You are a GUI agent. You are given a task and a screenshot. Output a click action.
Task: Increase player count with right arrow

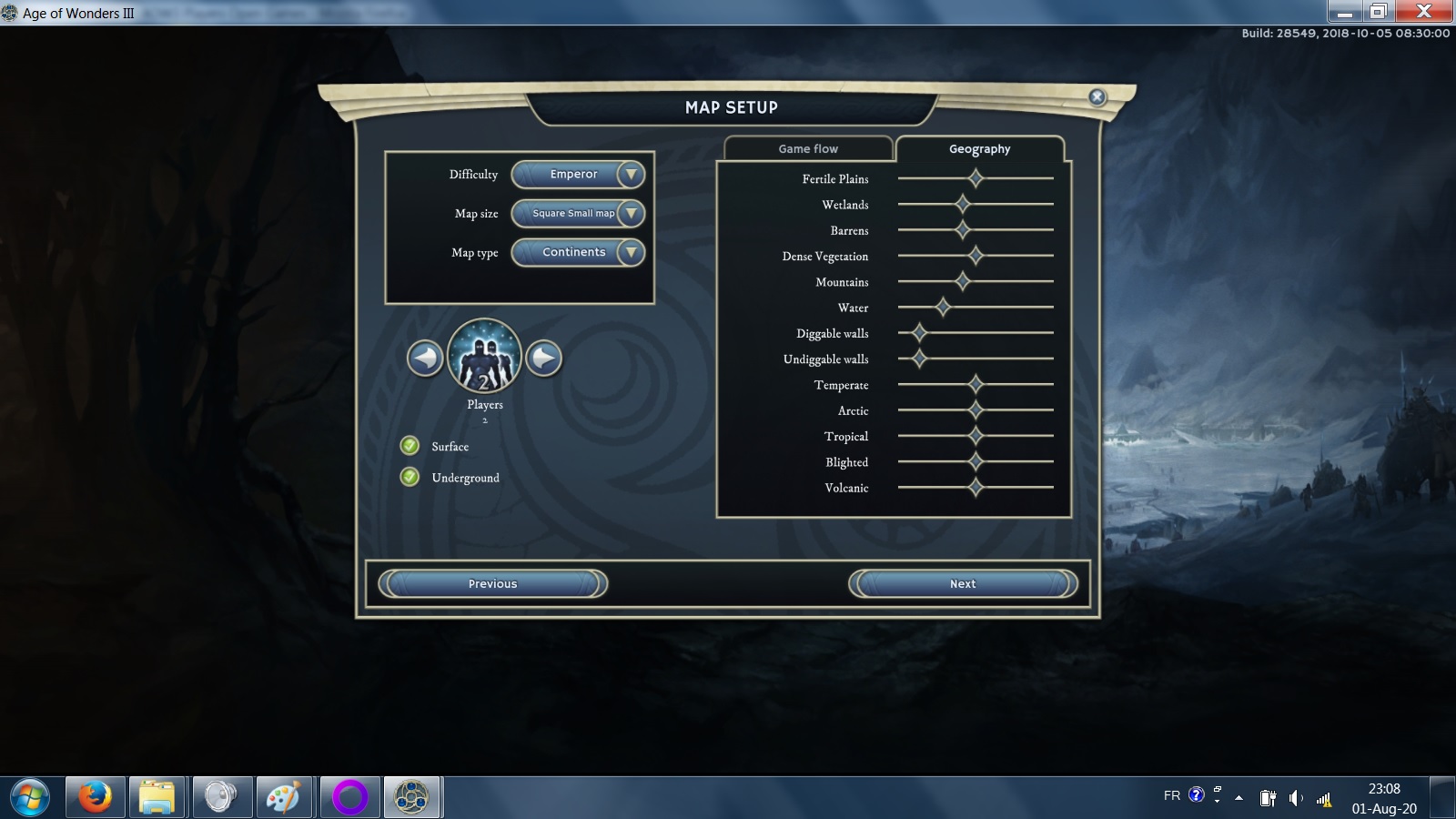point(544,359)
